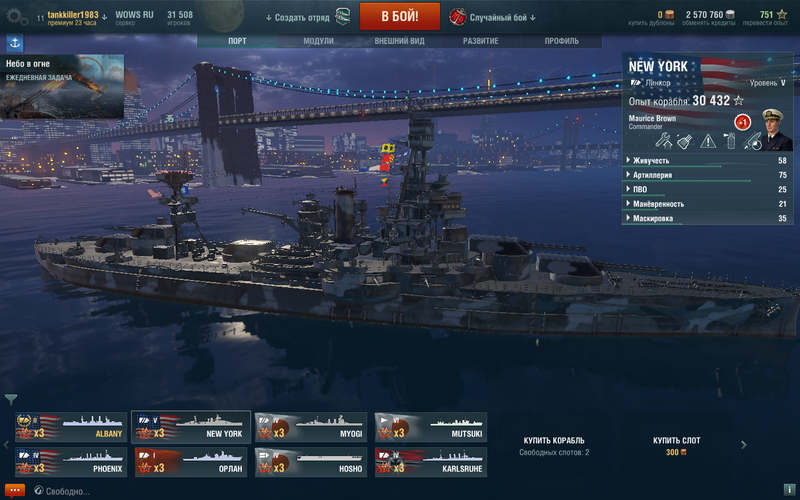This screenshot has width=800, height=500.
Task: Switch to the Внешний вид tab
Action: tap(399, 42)
